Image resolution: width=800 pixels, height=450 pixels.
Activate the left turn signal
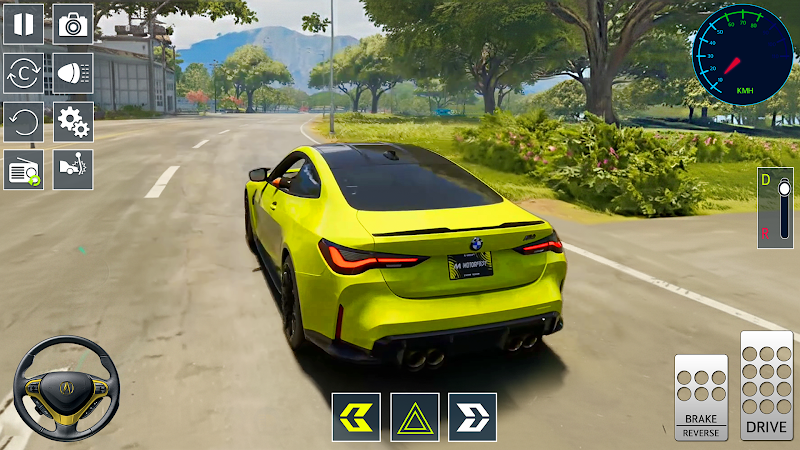[x=356, y=417]
